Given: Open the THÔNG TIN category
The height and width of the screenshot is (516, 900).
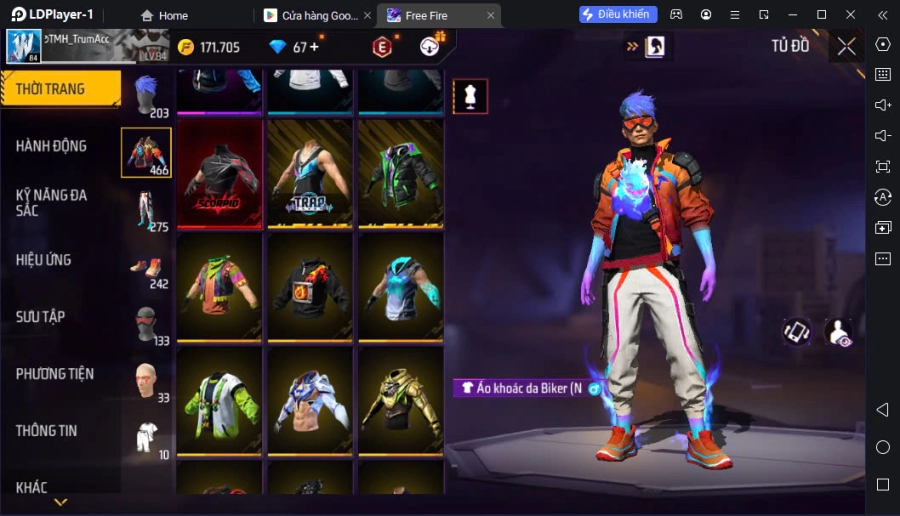Looking at the screenshot, I should point(47,431).
